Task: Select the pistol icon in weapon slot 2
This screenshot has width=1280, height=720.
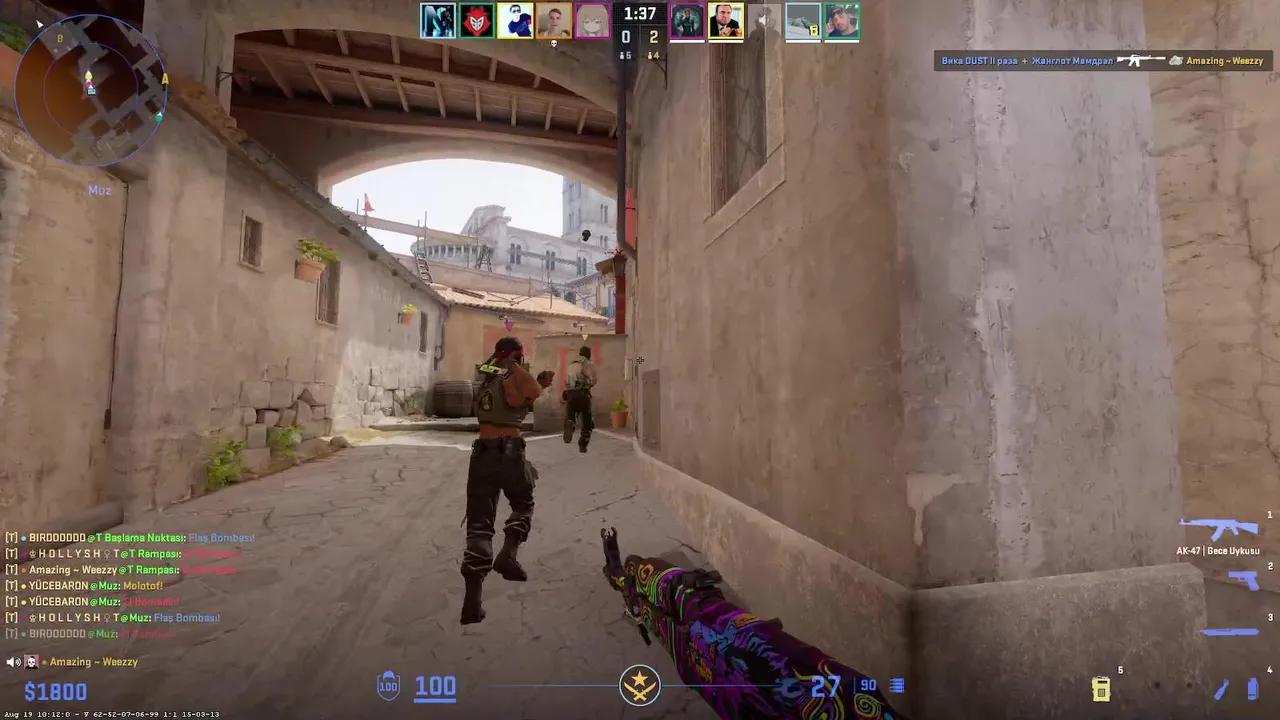Action: click(x=1244, y=580)
